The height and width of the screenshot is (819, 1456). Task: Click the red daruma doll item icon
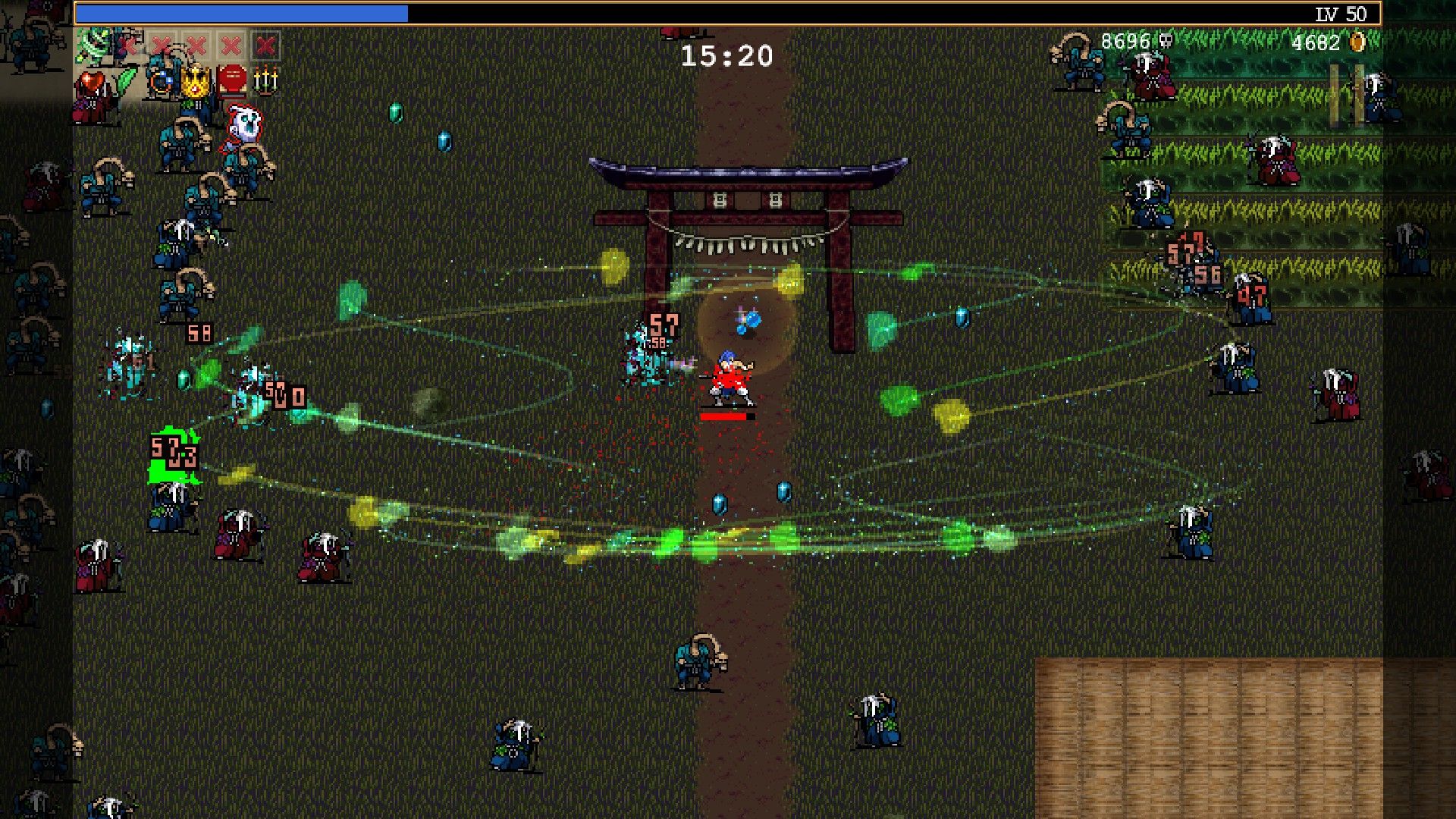(231, 77)
